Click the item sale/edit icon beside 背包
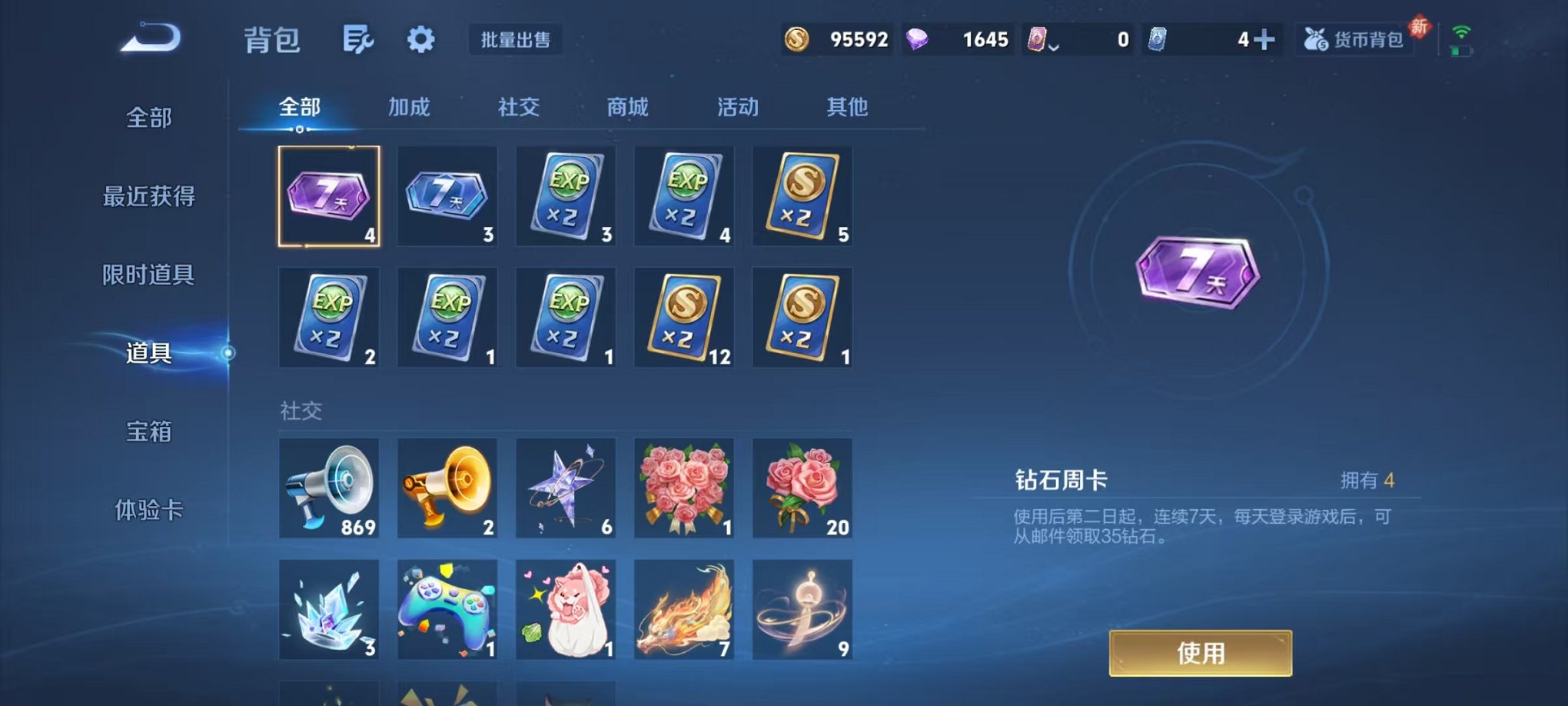Image resolution: width=1568 pixels, height=706 pixels. [358, 40]
